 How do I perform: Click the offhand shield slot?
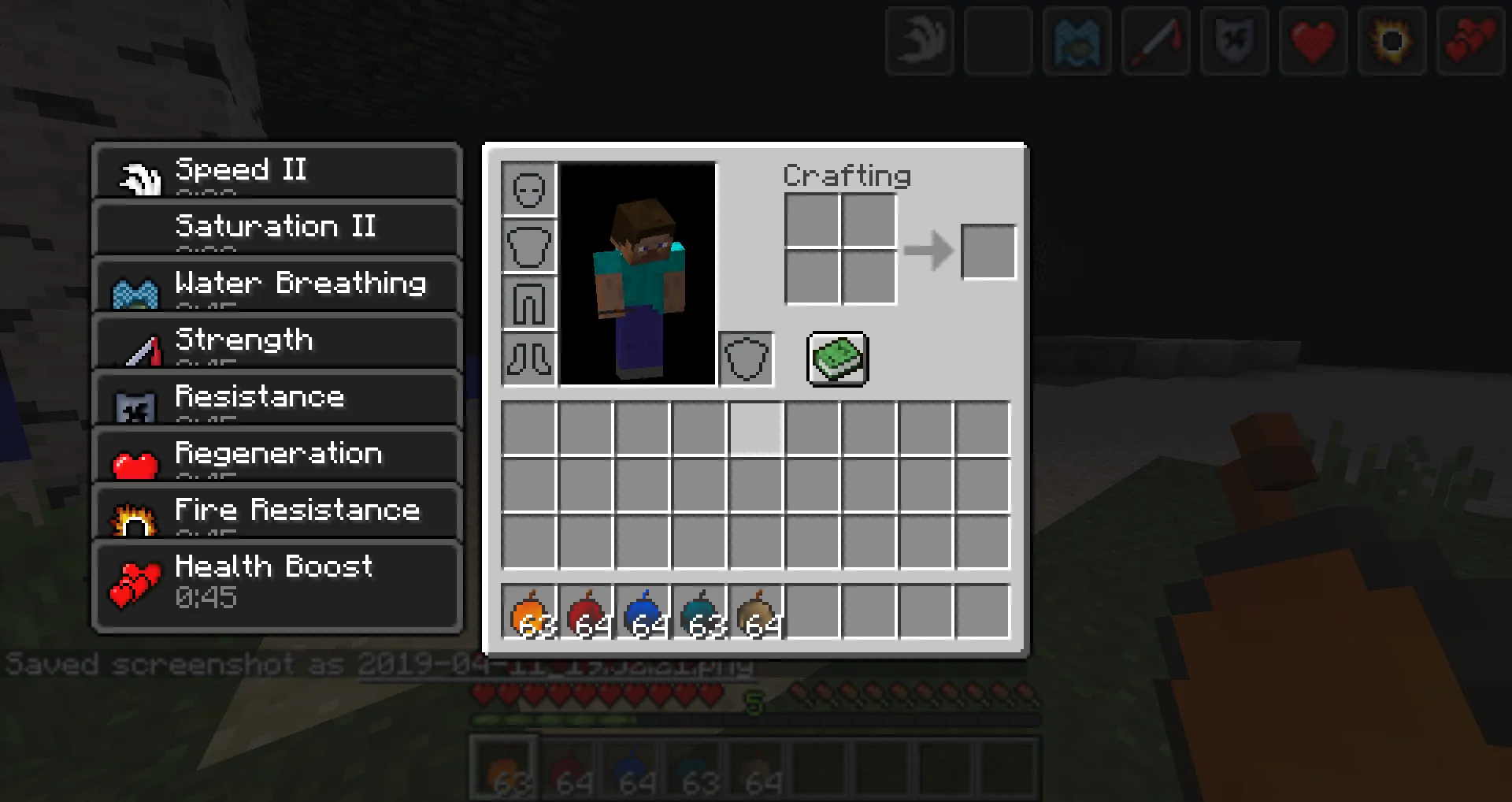click(x=745, y=358)
